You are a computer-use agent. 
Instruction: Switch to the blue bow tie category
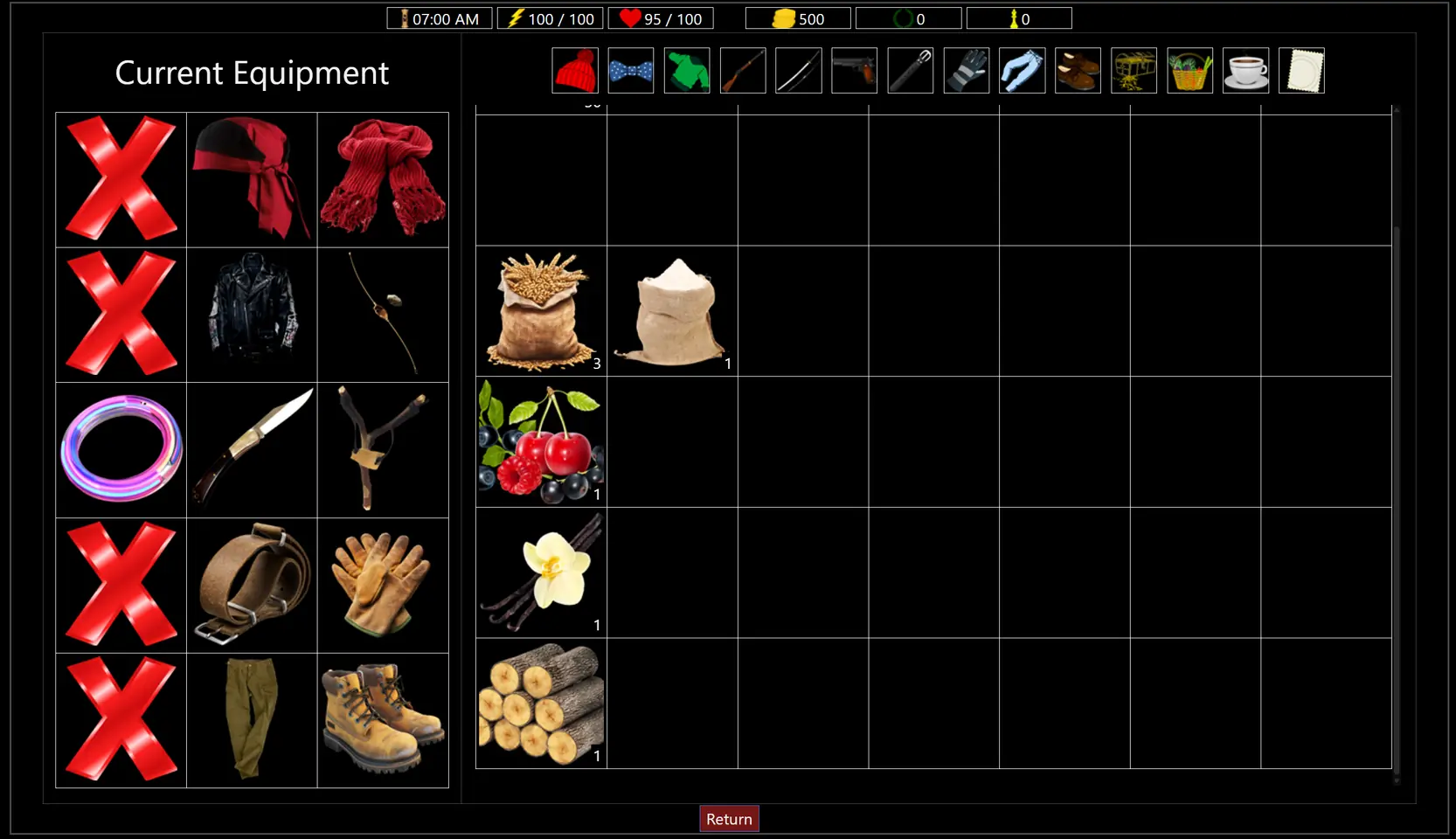[x=631, y=71]
